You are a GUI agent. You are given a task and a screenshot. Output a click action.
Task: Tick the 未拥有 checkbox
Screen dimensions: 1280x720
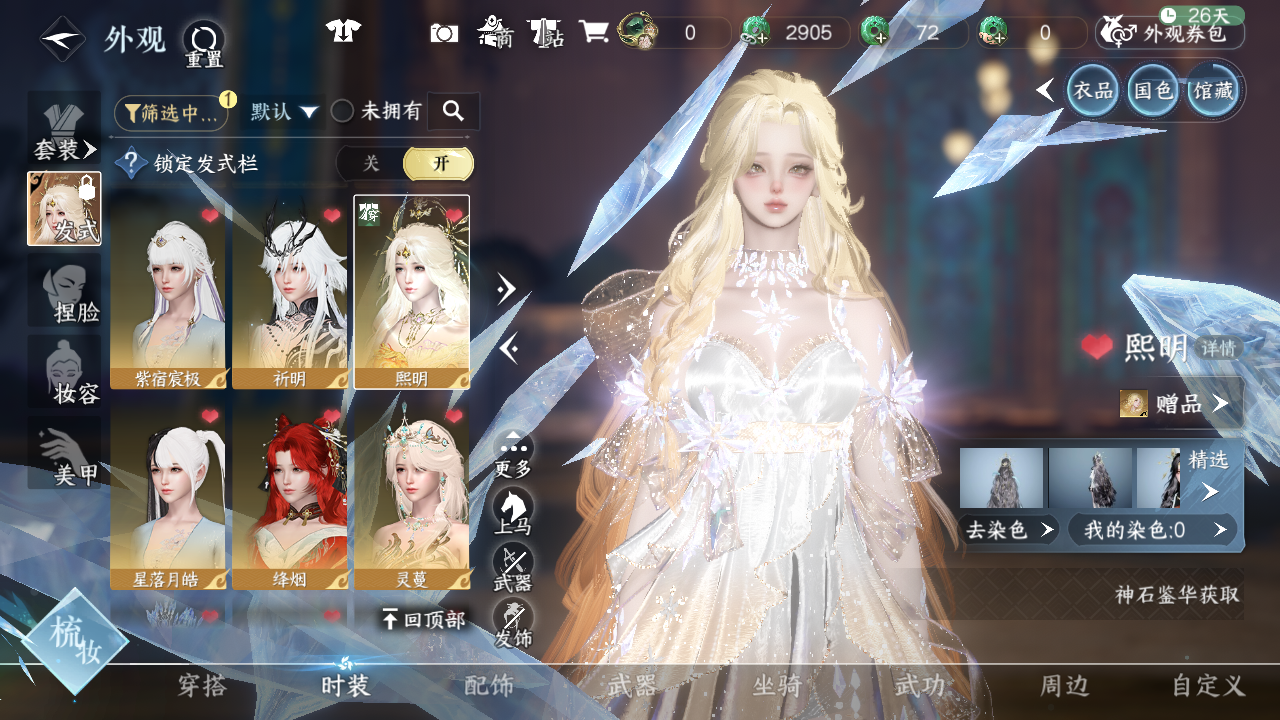point(342,112)
